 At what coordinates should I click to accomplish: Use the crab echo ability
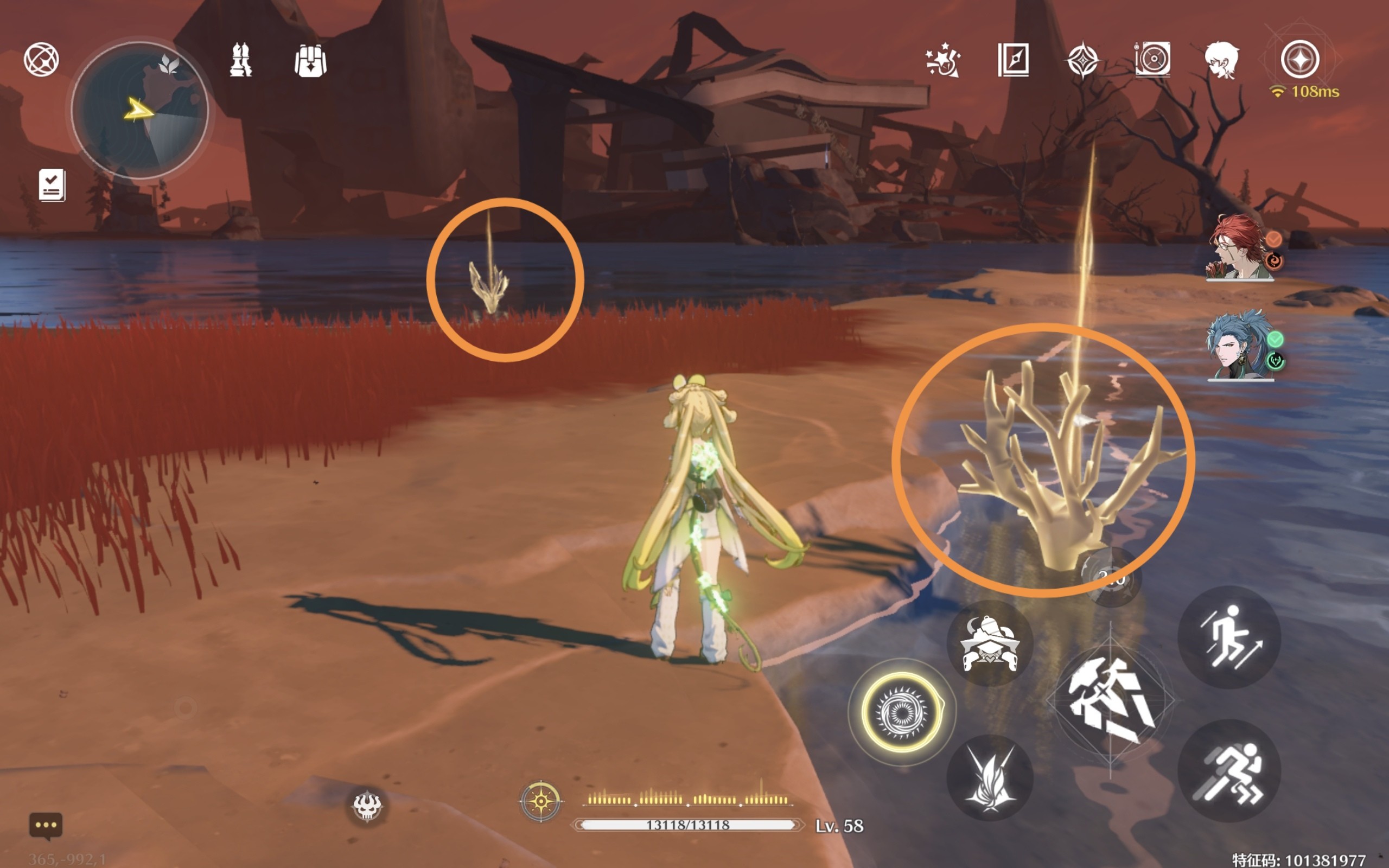click(x=990, y=644)
